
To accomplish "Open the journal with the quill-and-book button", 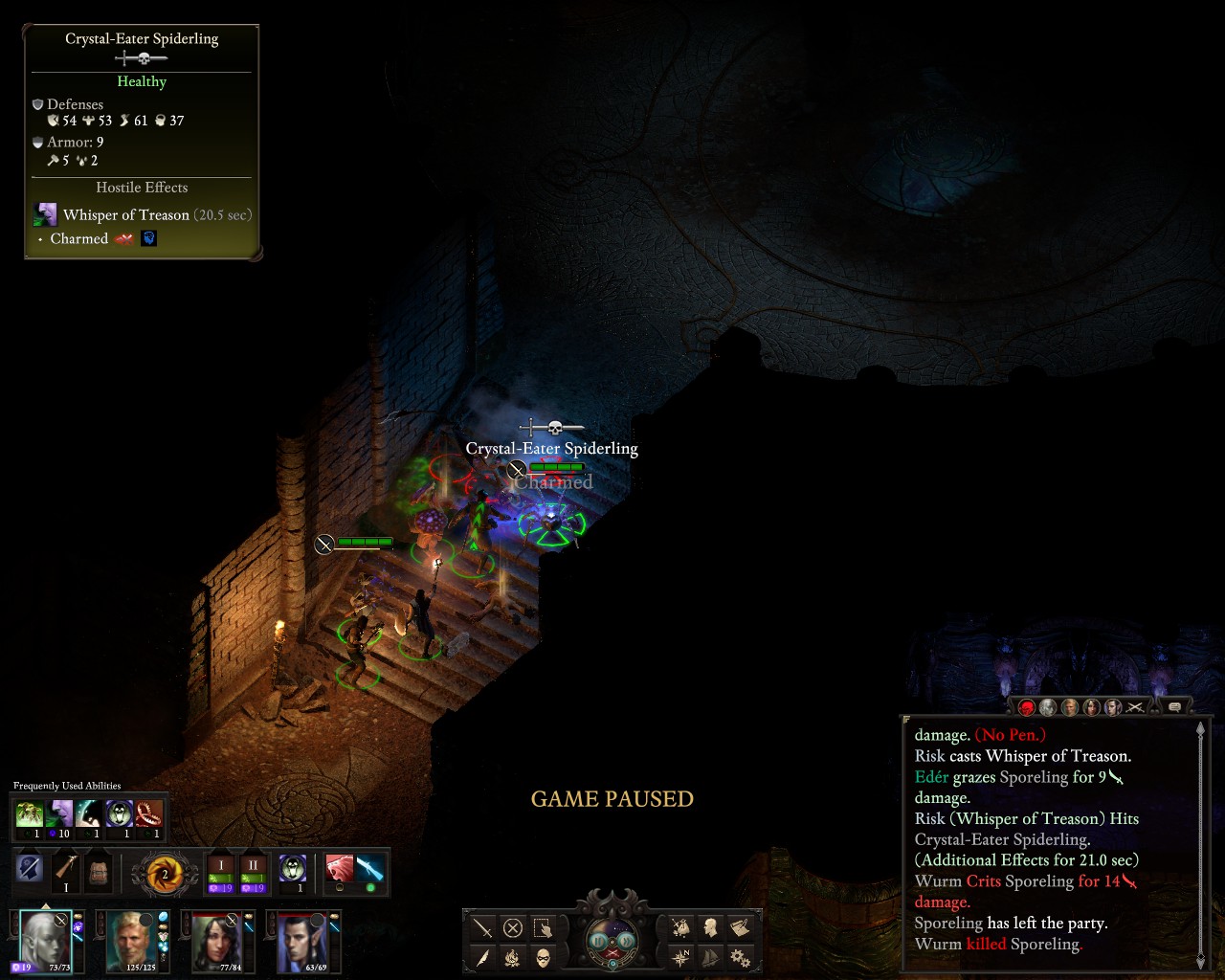I will (739, 927).
